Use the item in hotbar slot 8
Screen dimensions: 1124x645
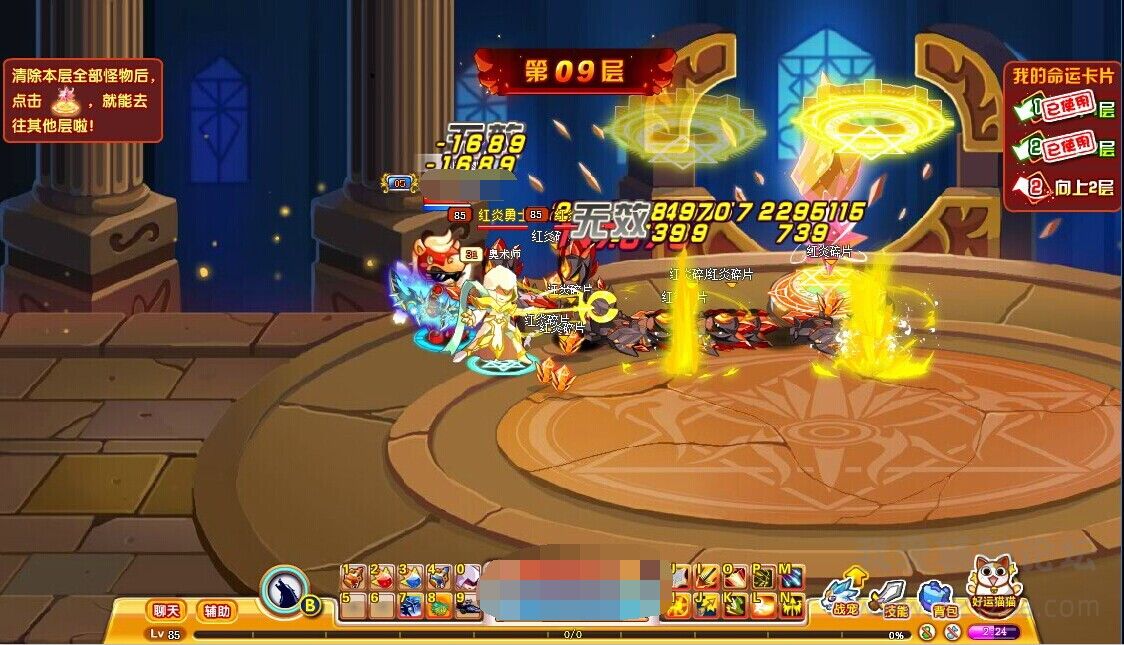coord(439,605)
